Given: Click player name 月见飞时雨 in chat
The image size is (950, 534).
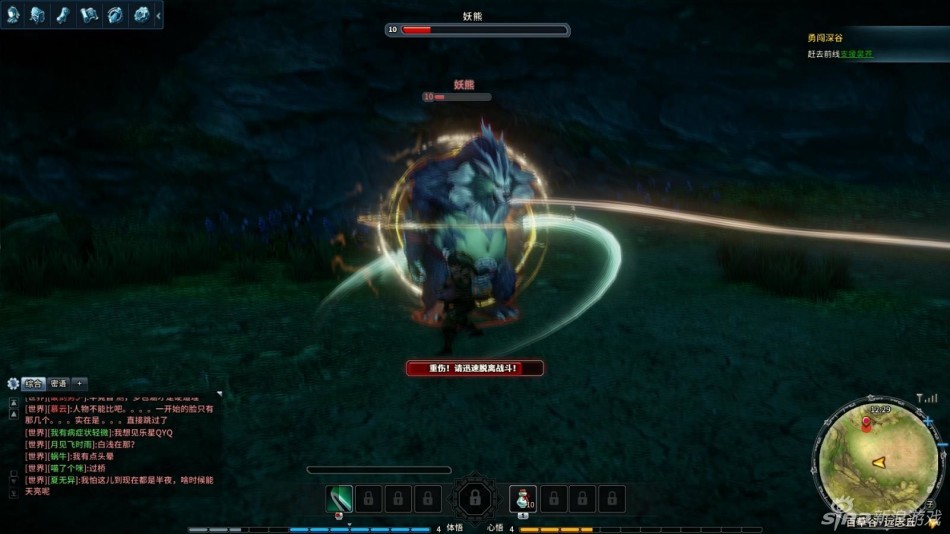Looking at the screenshot, I should (x=72, y=444).
